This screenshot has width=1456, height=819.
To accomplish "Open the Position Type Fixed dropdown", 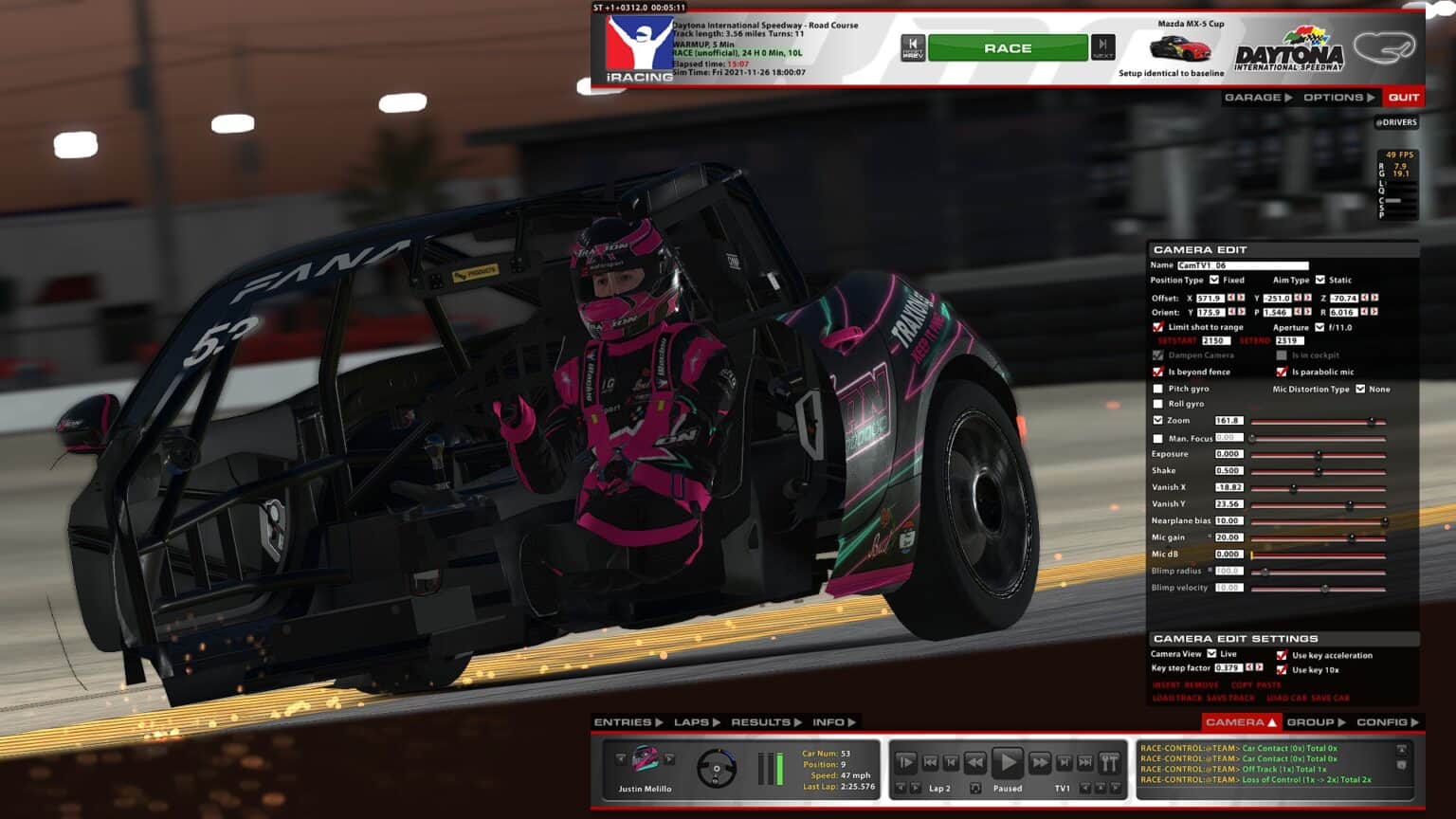I will click(x=1214, y=280).
